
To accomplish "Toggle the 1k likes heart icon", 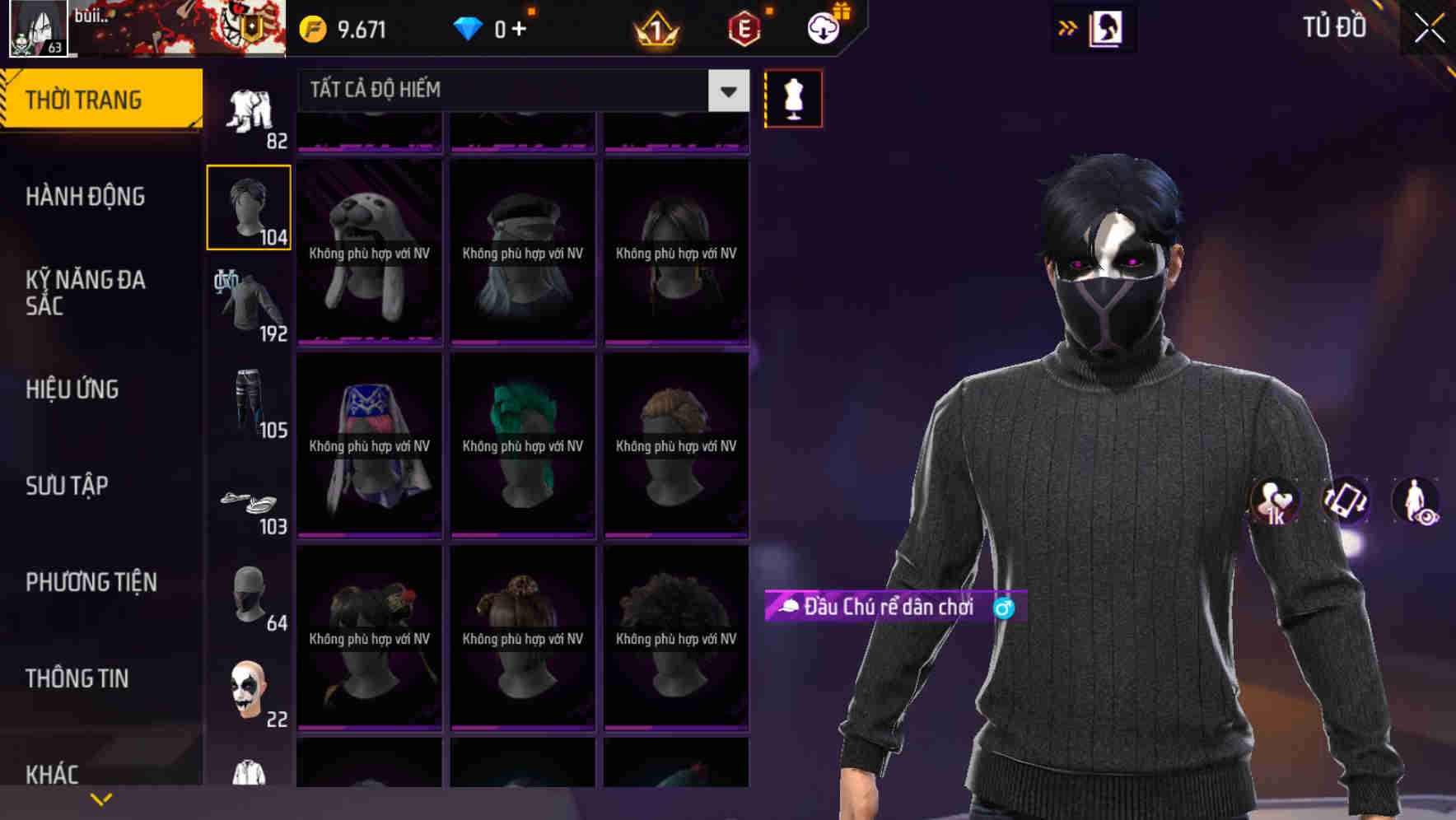I will pyautogui.click(x=1275, y=503).
